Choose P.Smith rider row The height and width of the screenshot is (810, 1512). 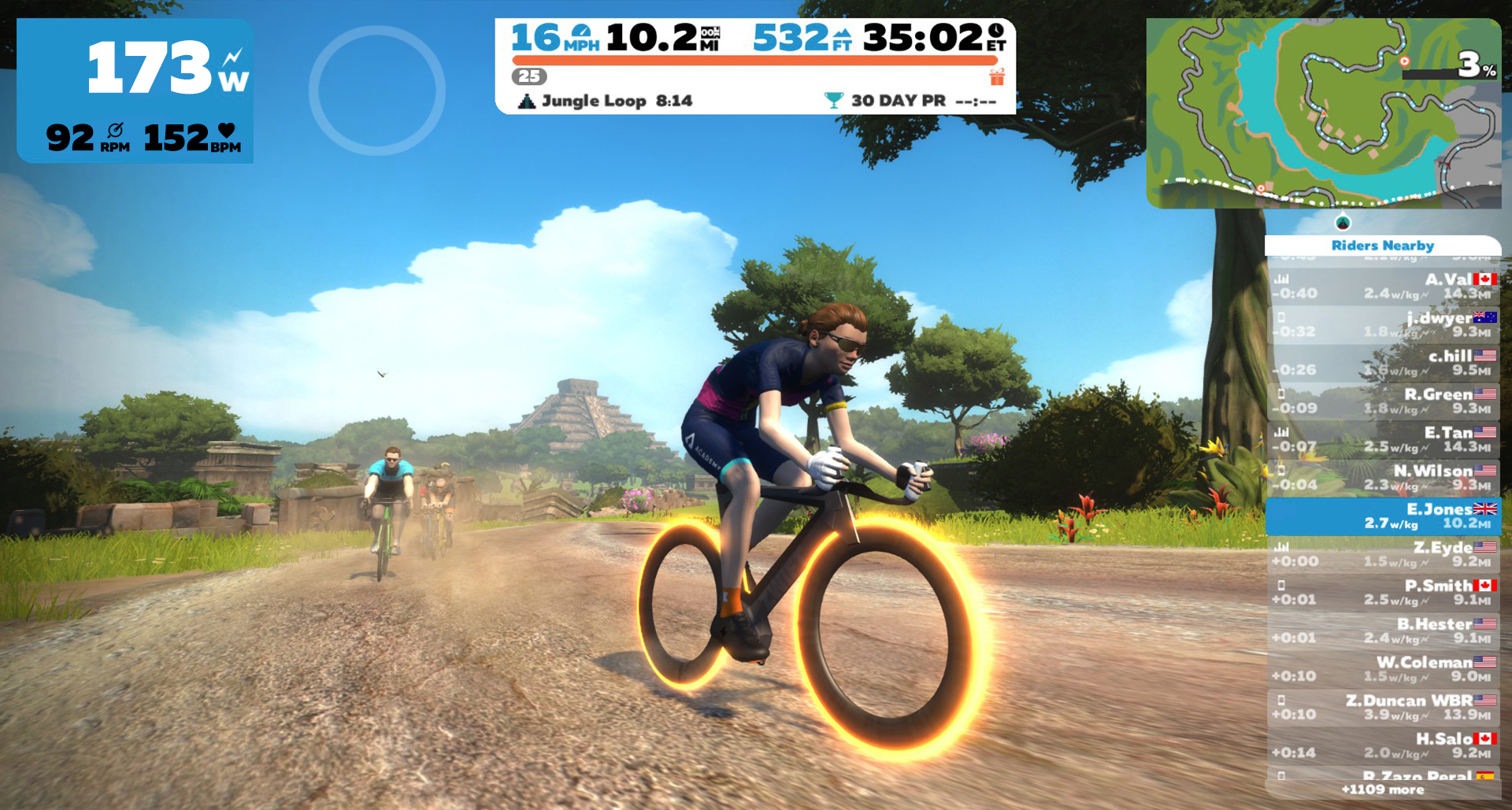coord(1383,592)
